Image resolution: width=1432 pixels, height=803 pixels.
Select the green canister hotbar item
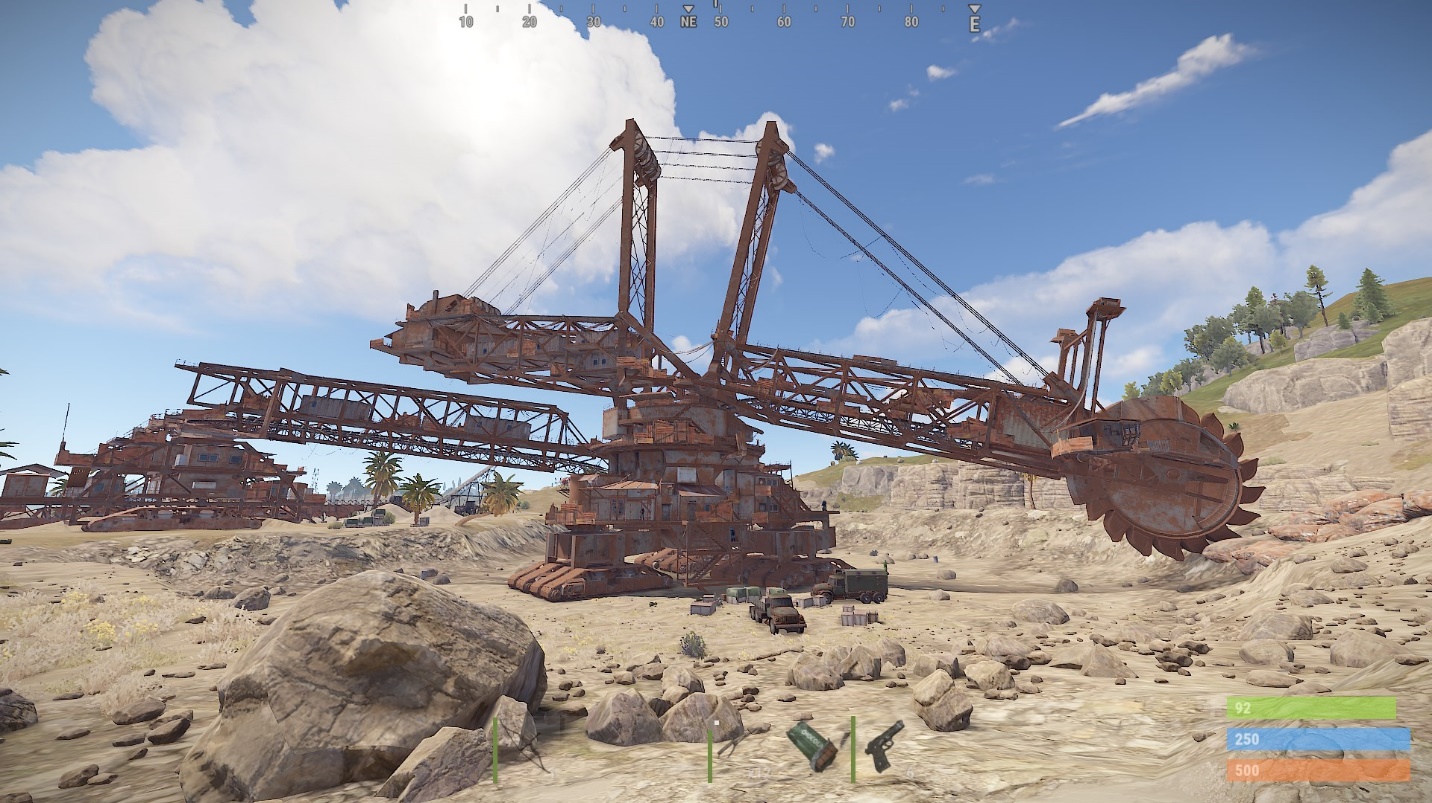811,747
